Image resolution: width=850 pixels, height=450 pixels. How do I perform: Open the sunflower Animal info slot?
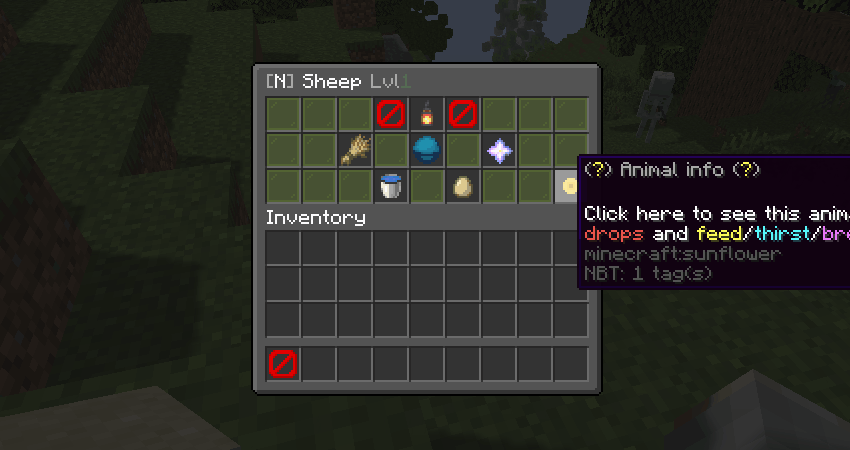pyautogui.click(x=569, y=186)
